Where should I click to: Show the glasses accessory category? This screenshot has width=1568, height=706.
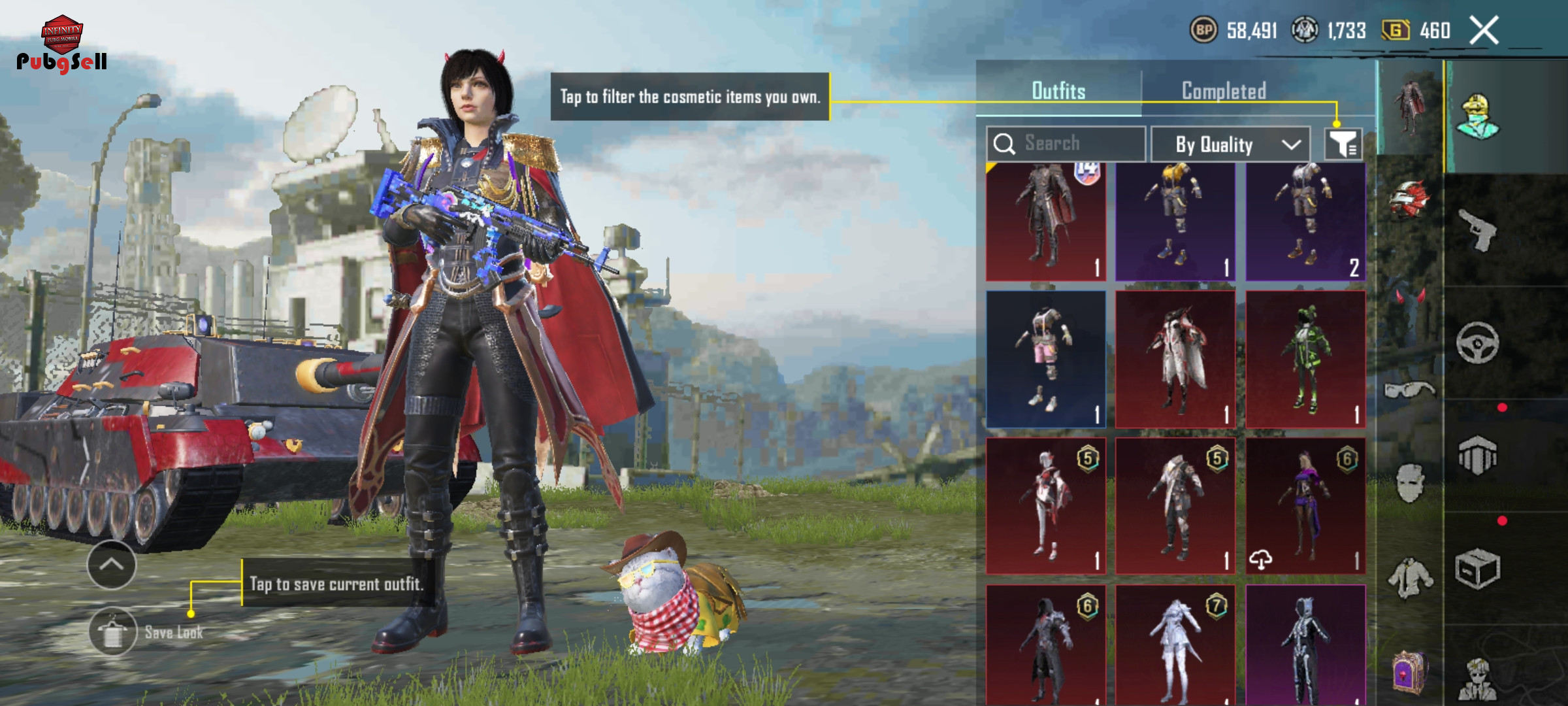click(x=1410, y=390)
